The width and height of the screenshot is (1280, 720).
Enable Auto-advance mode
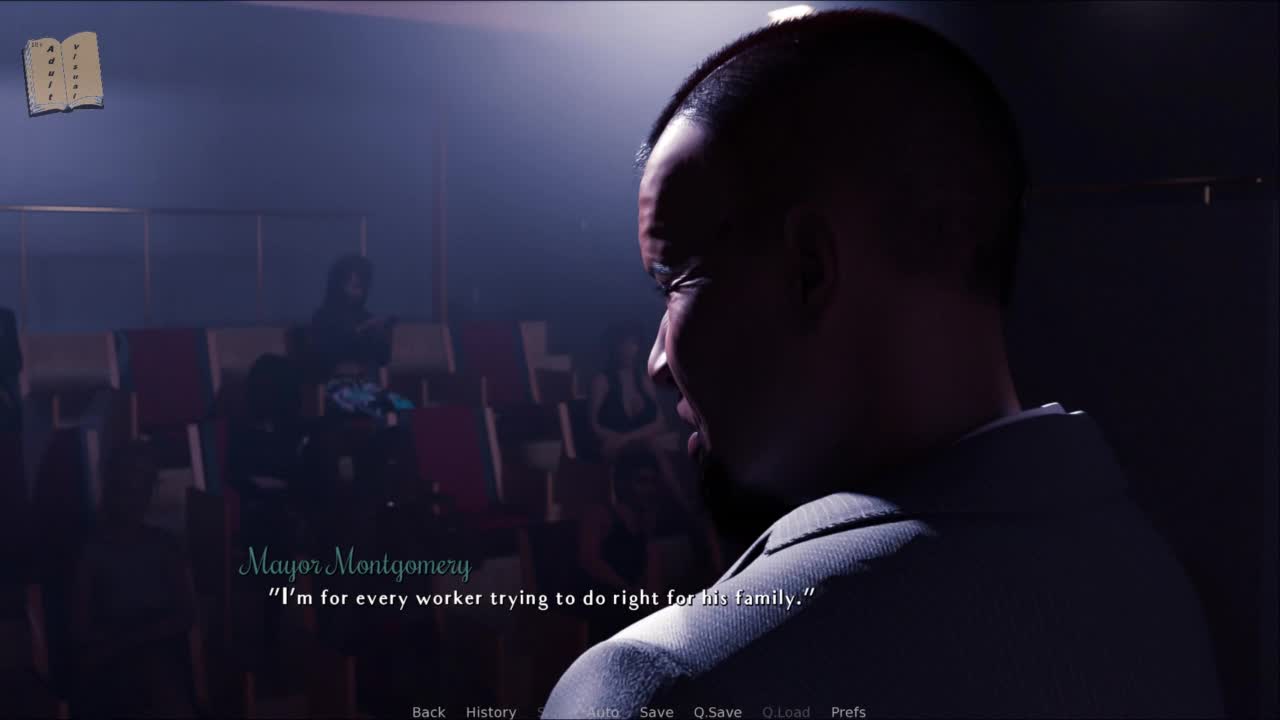[602, 712]
